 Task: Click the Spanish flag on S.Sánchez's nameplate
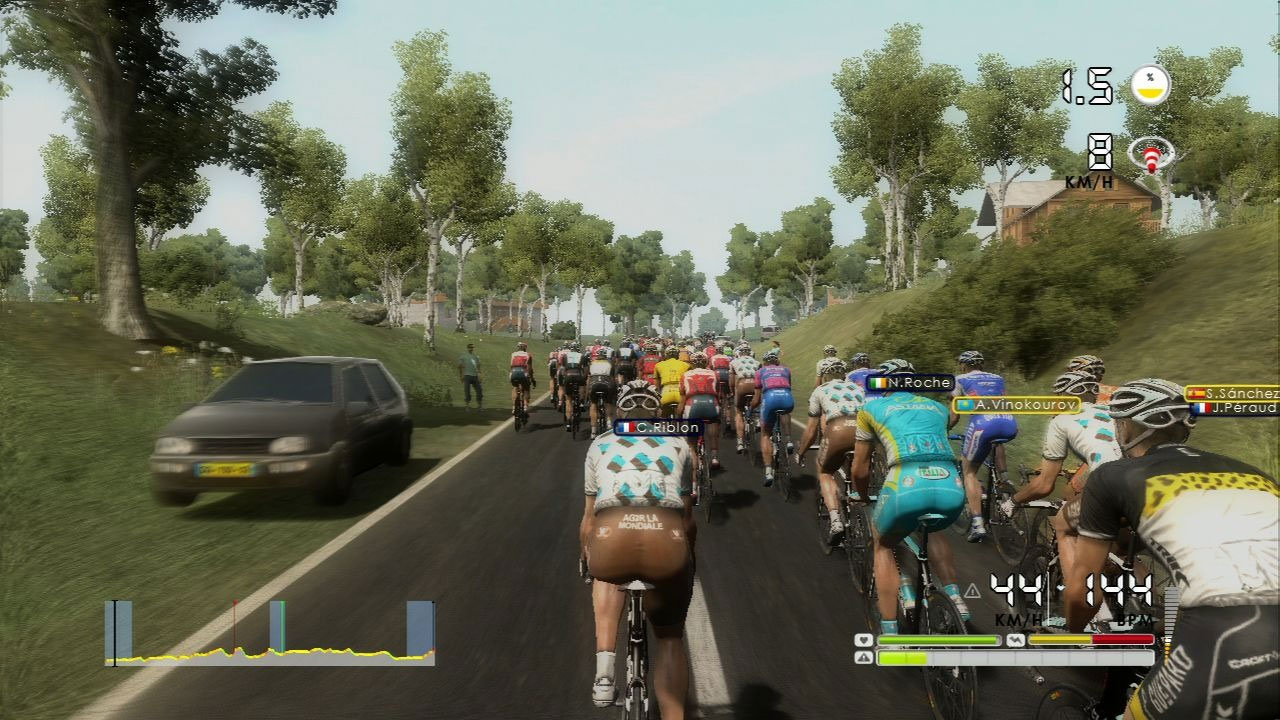tap(1197, 392)
